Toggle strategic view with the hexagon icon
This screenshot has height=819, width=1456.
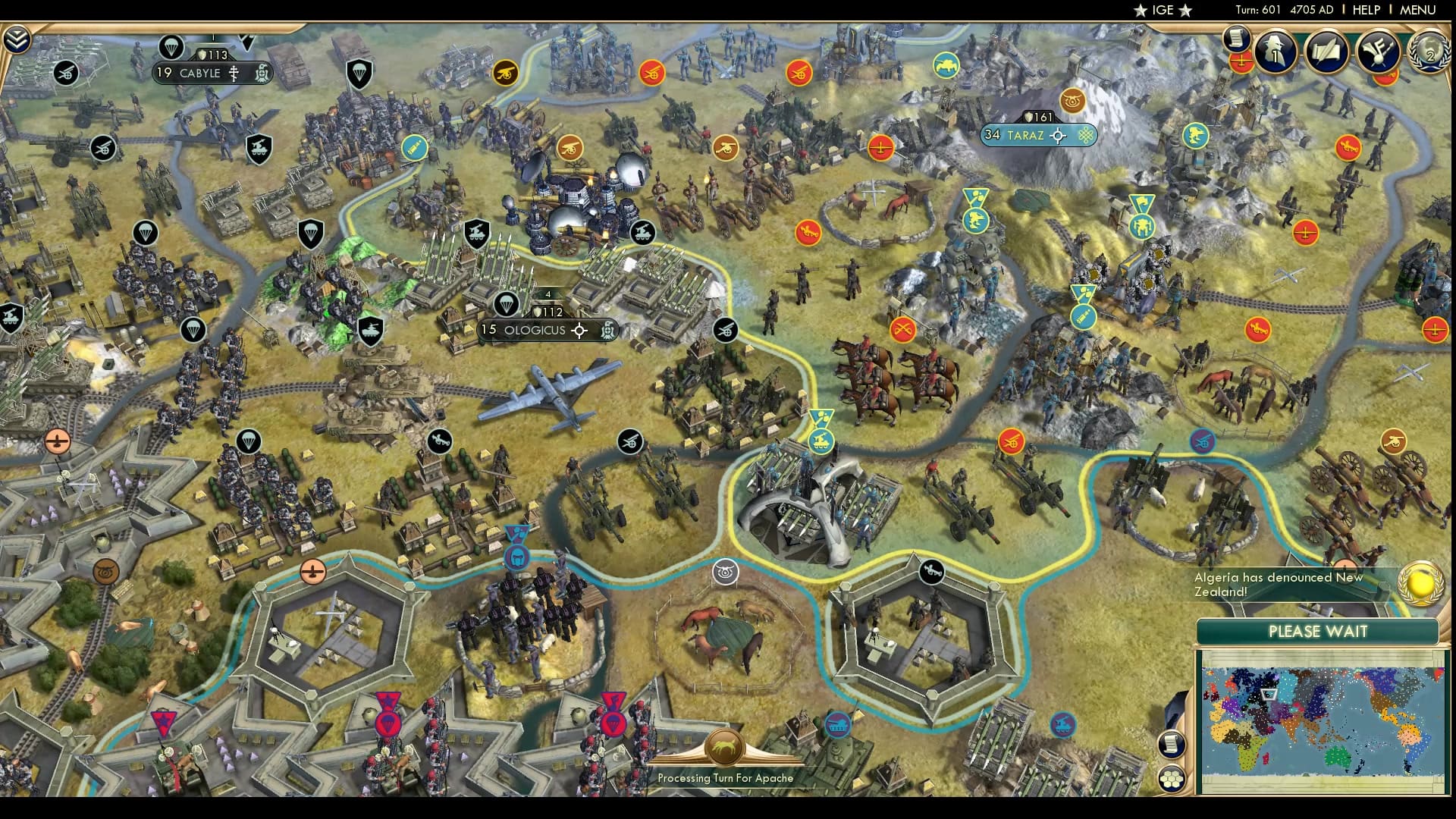coord(1172,777)
